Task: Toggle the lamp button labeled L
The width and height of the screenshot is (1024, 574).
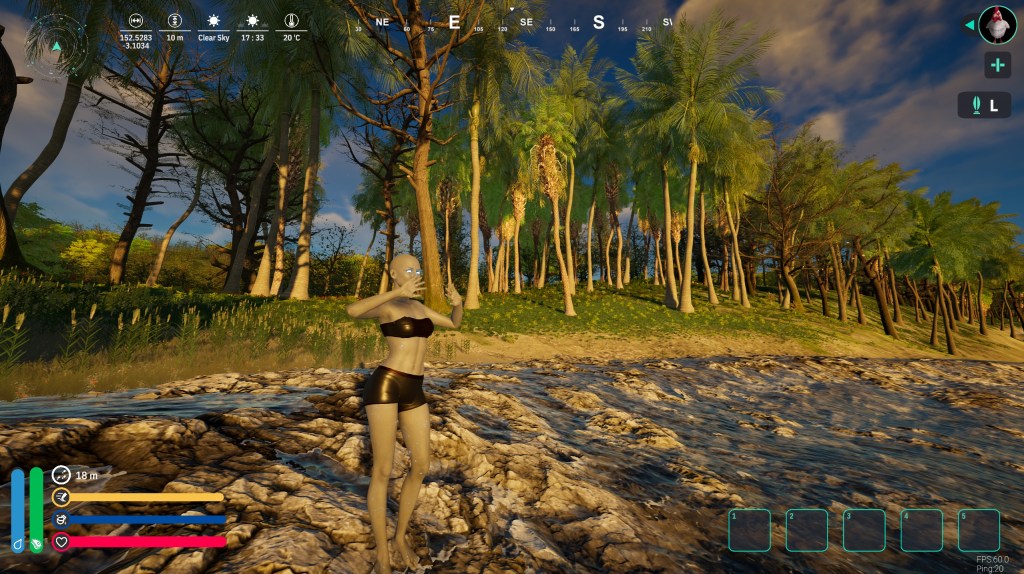Action: (x=984, y=105)
